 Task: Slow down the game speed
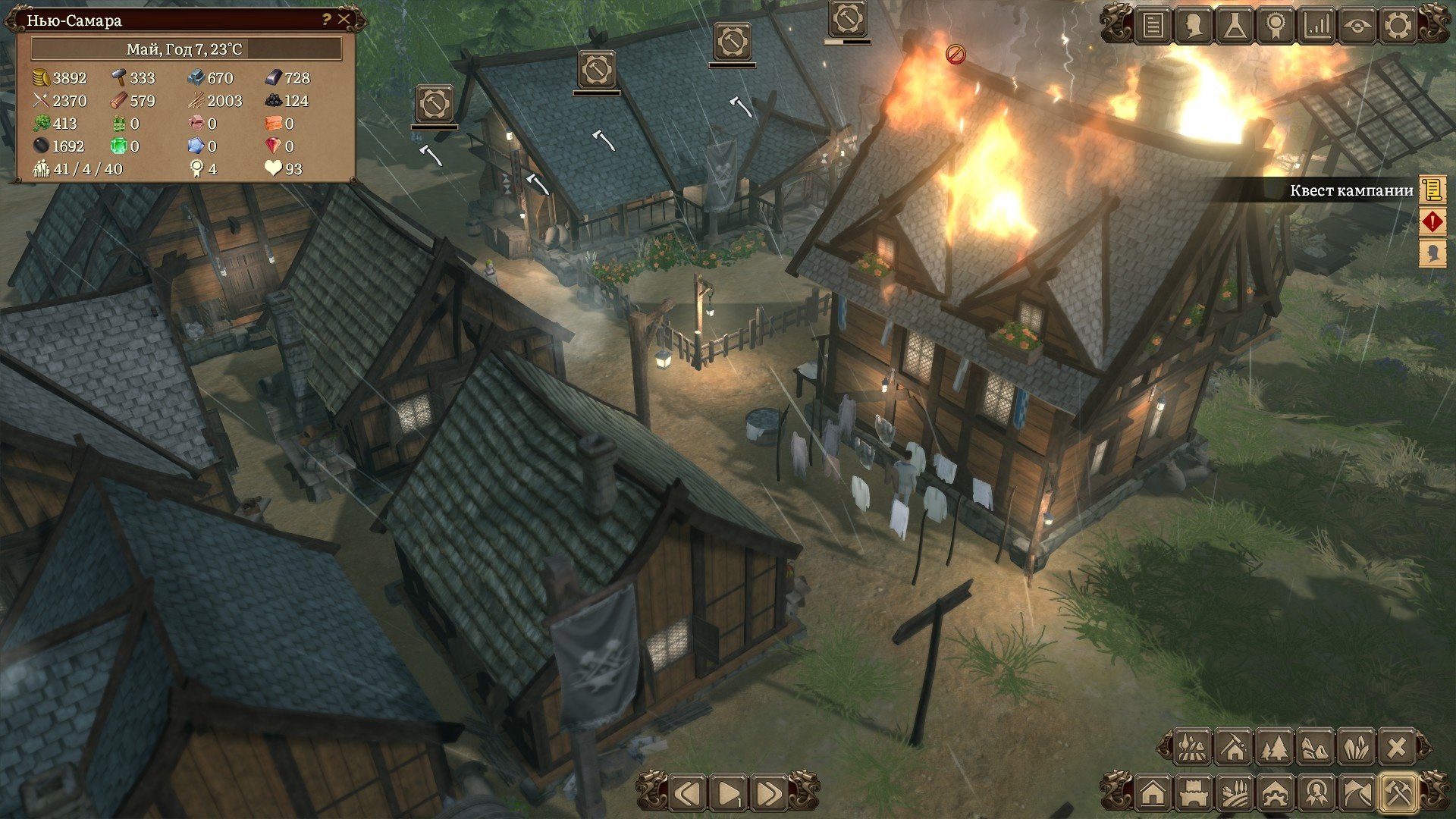pos(689,794)
